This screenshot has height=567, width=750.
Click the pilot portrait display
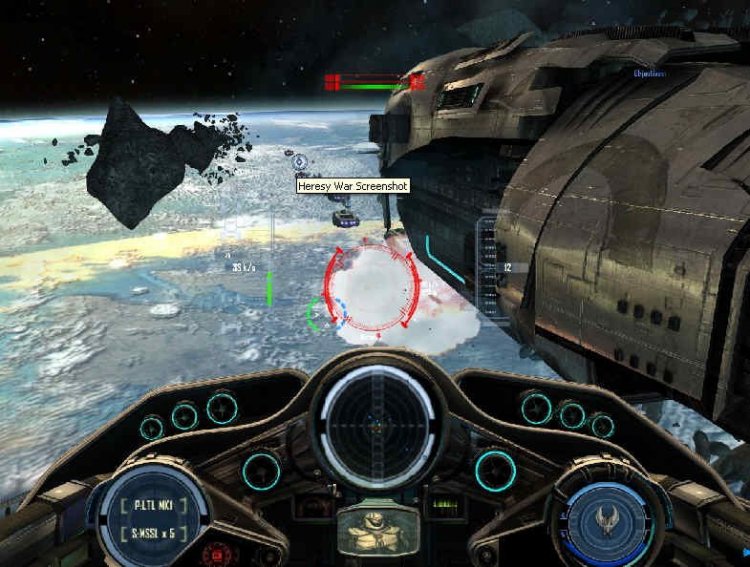point(376,530)
